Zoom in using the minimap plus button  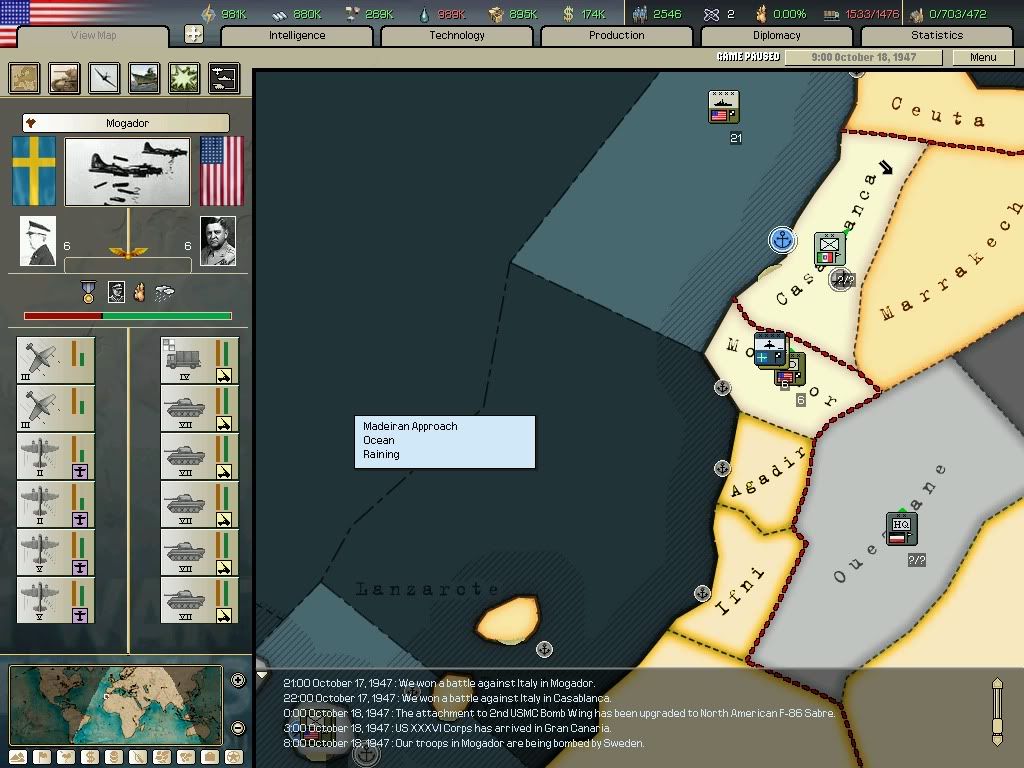click(238, 681)
